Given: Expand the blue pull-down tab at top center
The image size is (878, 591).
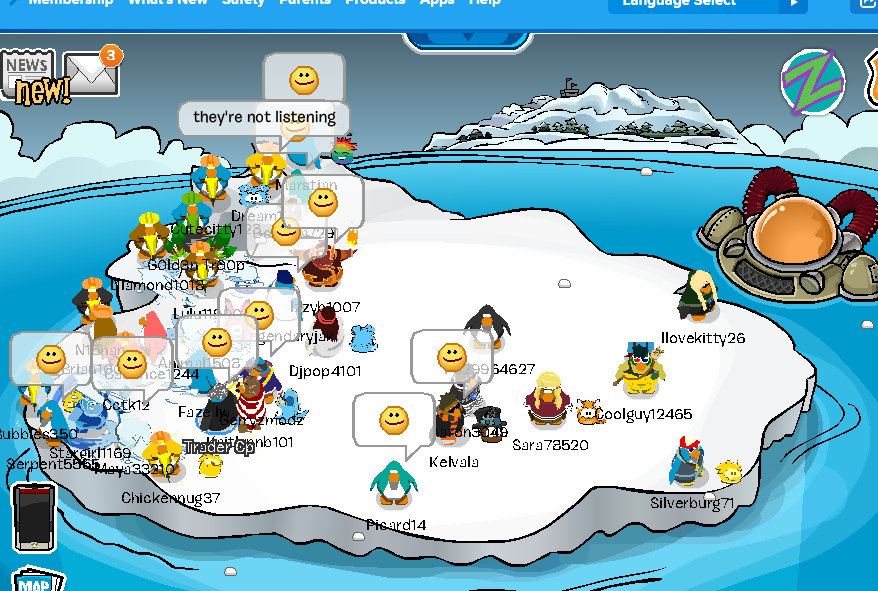Looking at the screenshot, I should [x=466, y=41].
